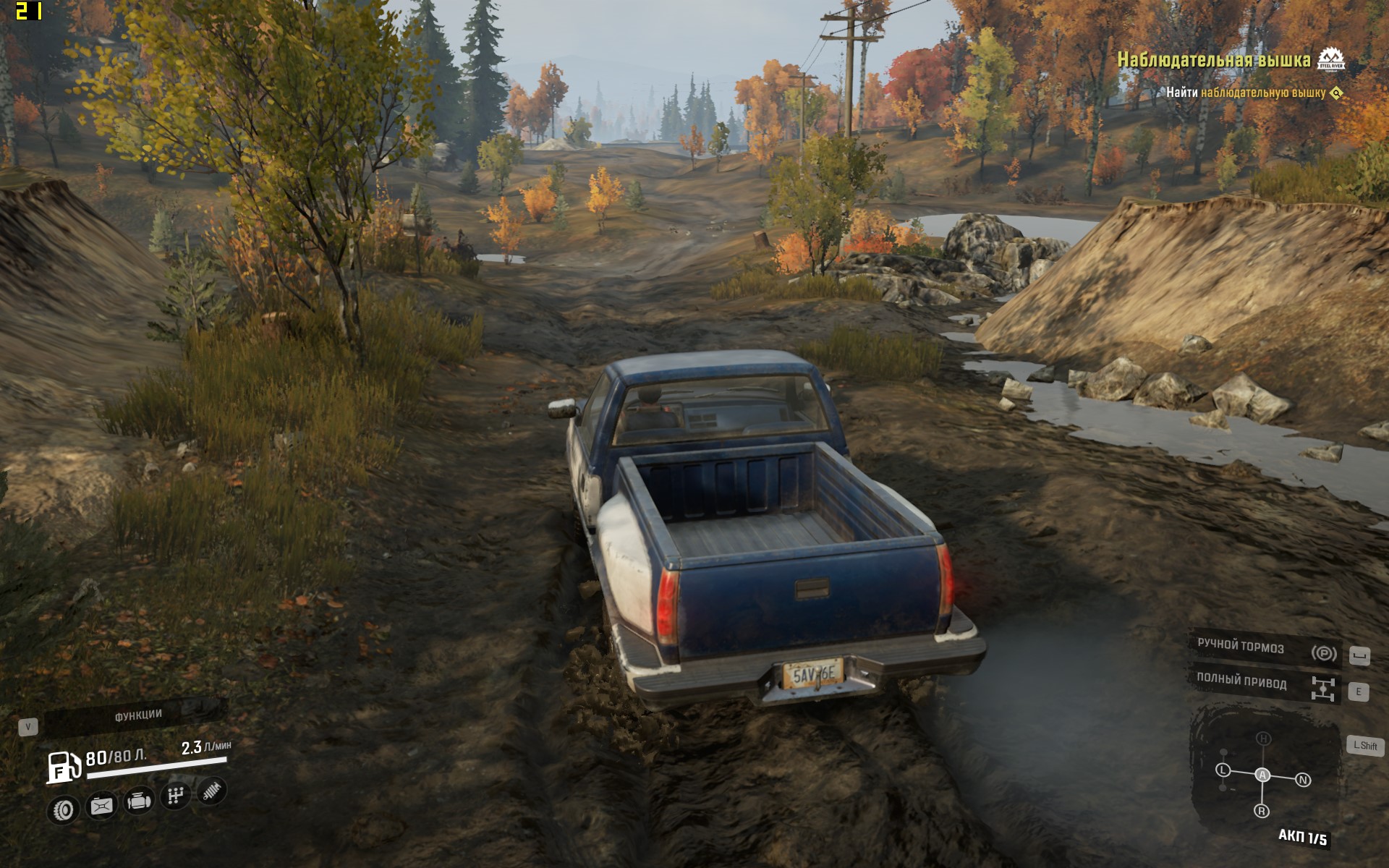Open the Наблюдательная вышка objective tracker
Image resolution: width=1389 pixels, height=868 pixels.
pyautogui.click(x=1214, y=60)
